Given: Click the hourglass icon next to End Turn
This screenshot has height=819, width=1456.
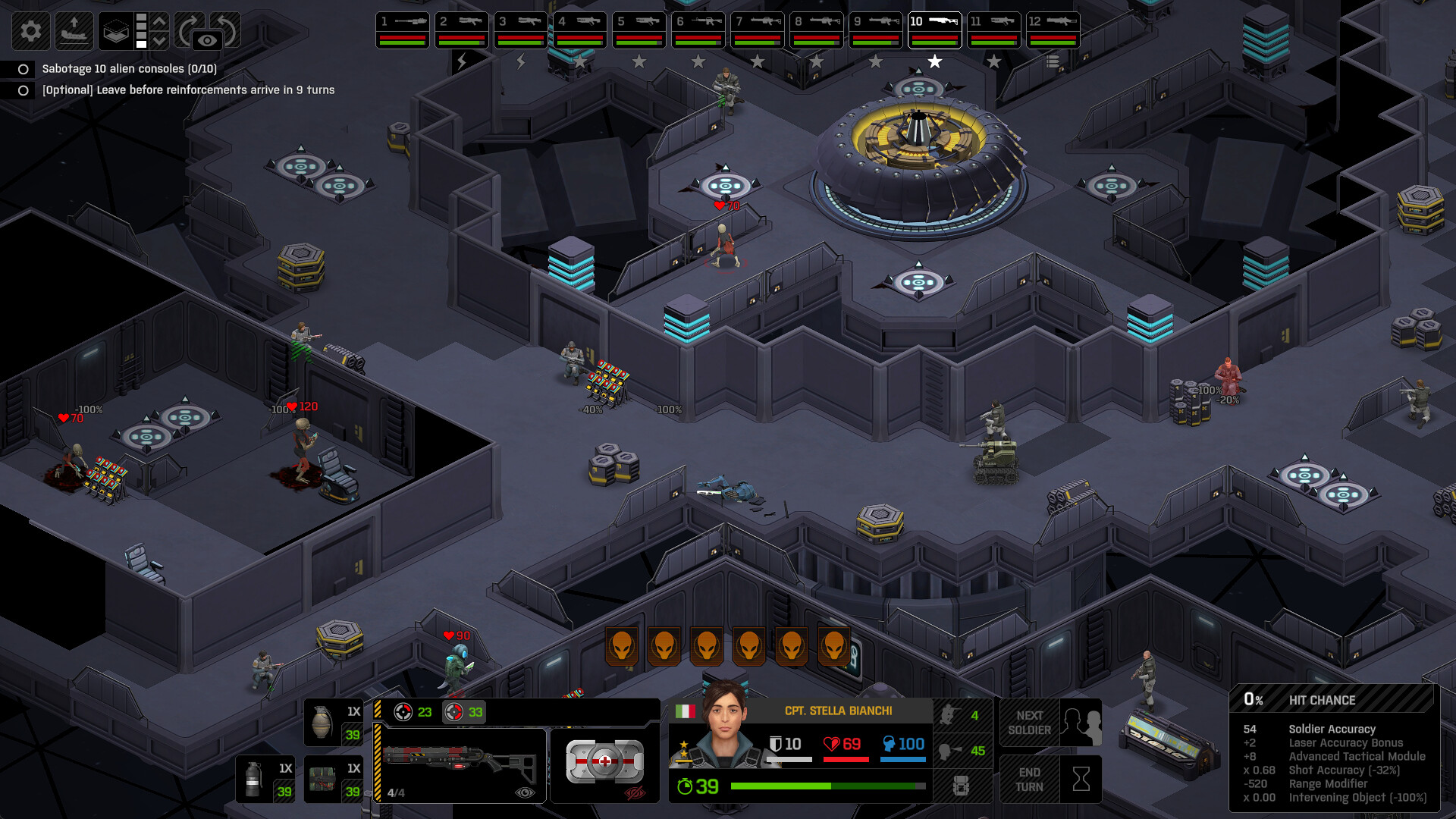Looking at the screenshot, I should pyautogui.click(x=1080, y=777).
